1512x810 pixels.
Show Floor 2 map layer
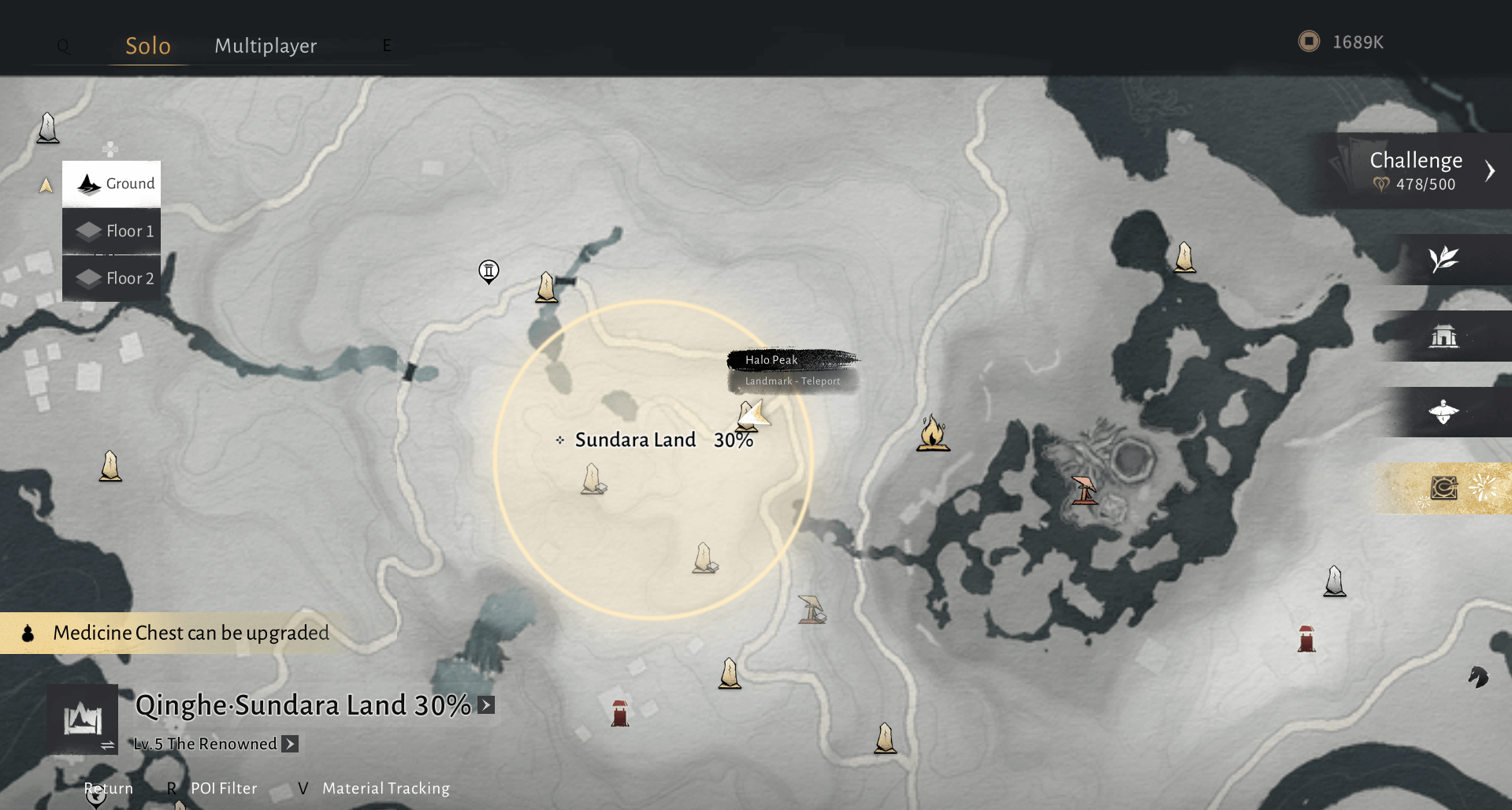[112, 278]
